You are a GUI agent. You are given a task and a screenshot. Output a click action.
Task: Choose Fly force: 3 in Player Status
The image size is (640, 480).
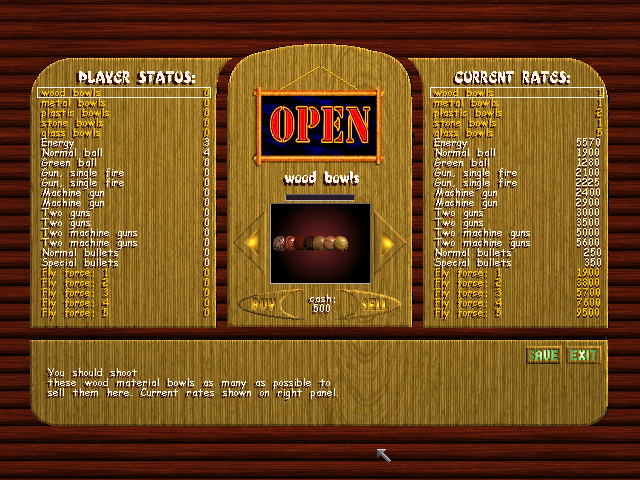[125, 293]
